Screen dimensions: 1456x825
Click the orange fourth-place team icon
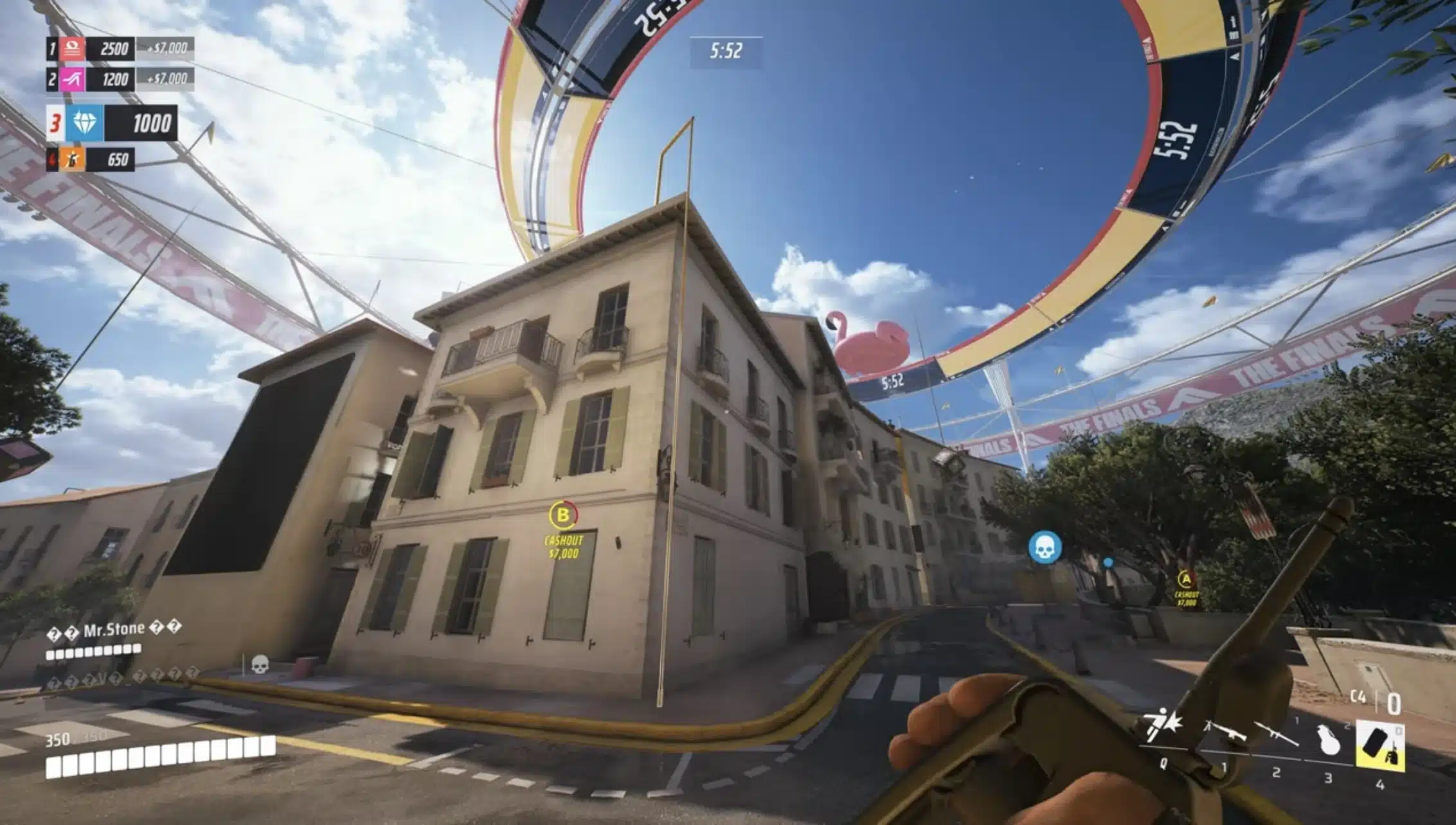click(72, 159)
